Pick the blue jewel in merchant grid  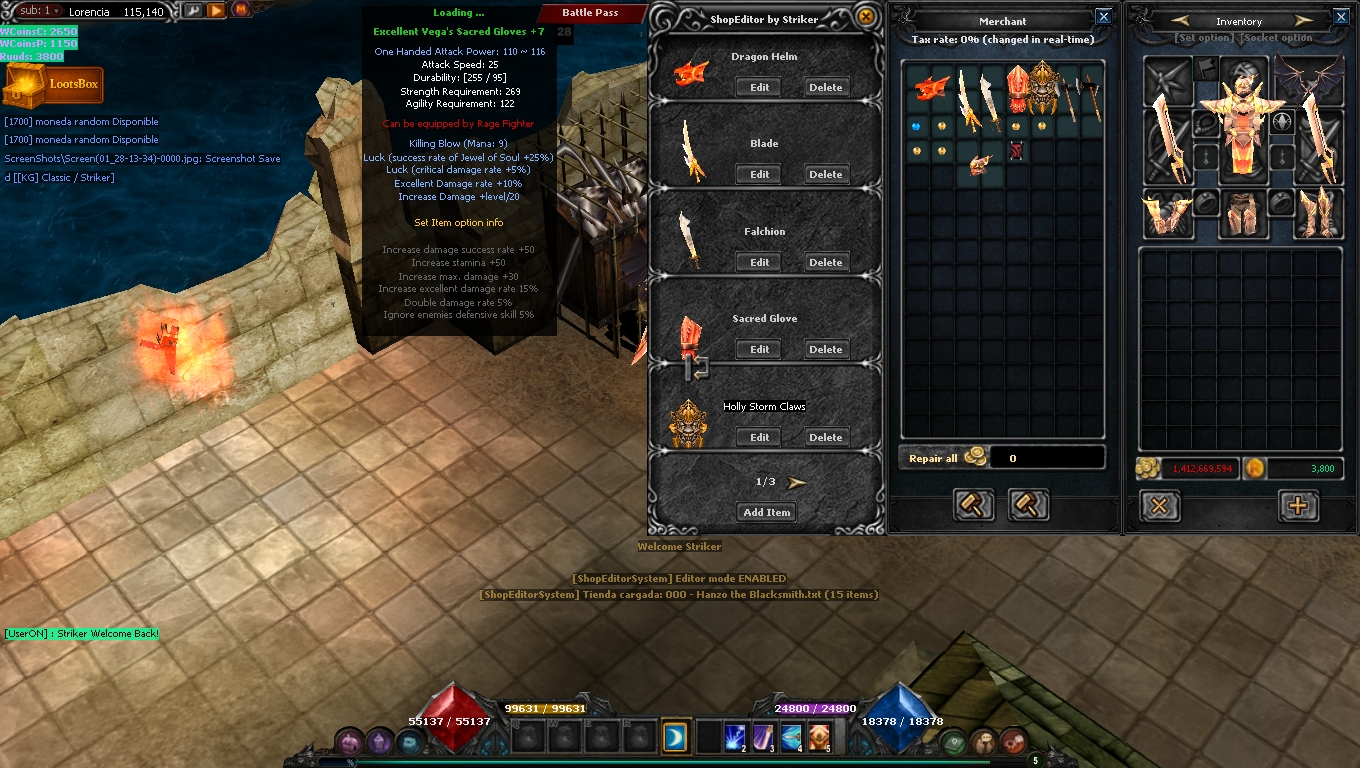point(916,127)
